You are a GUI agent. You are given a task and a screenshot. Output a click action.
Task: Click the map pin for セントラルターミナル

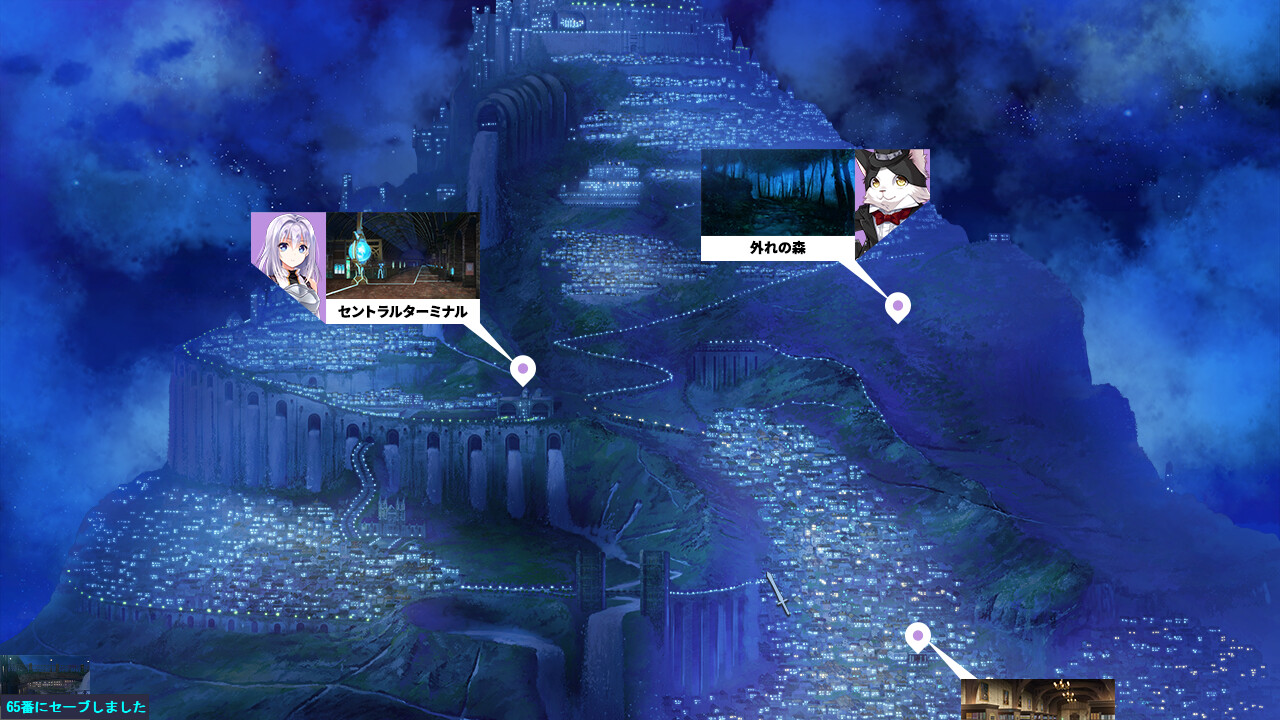[522, 370]
